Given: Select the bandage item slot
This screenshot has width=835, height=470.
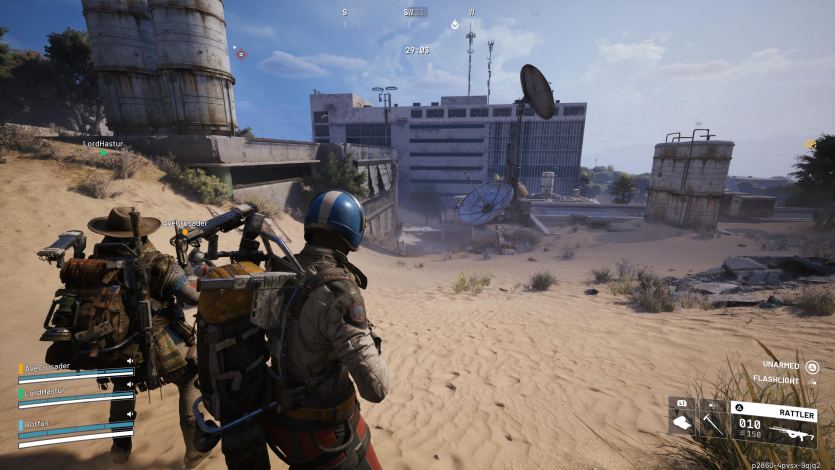Looking at the screenshot, I should [x=682, y=421].
